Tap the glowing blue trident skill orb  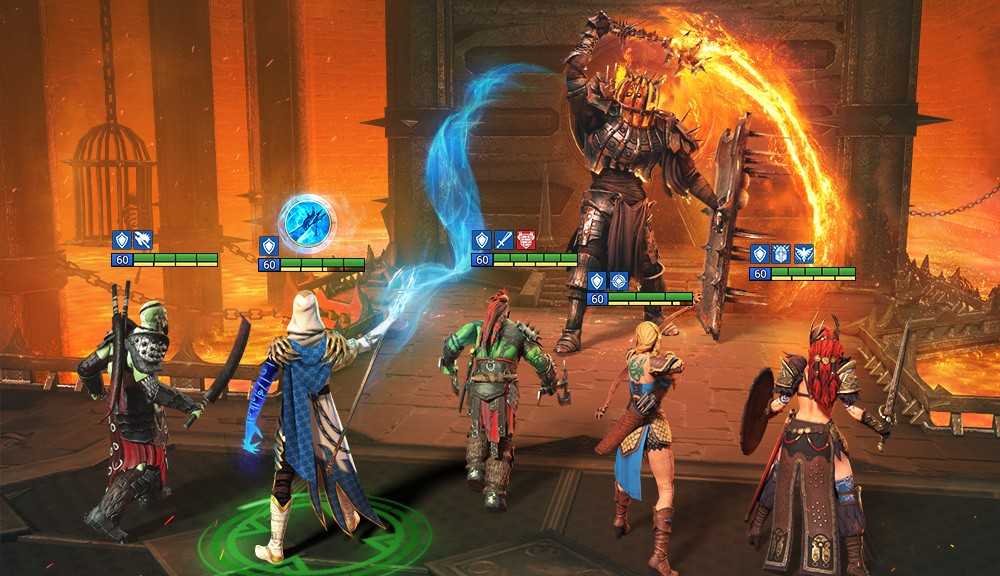[x=307, y=222]
